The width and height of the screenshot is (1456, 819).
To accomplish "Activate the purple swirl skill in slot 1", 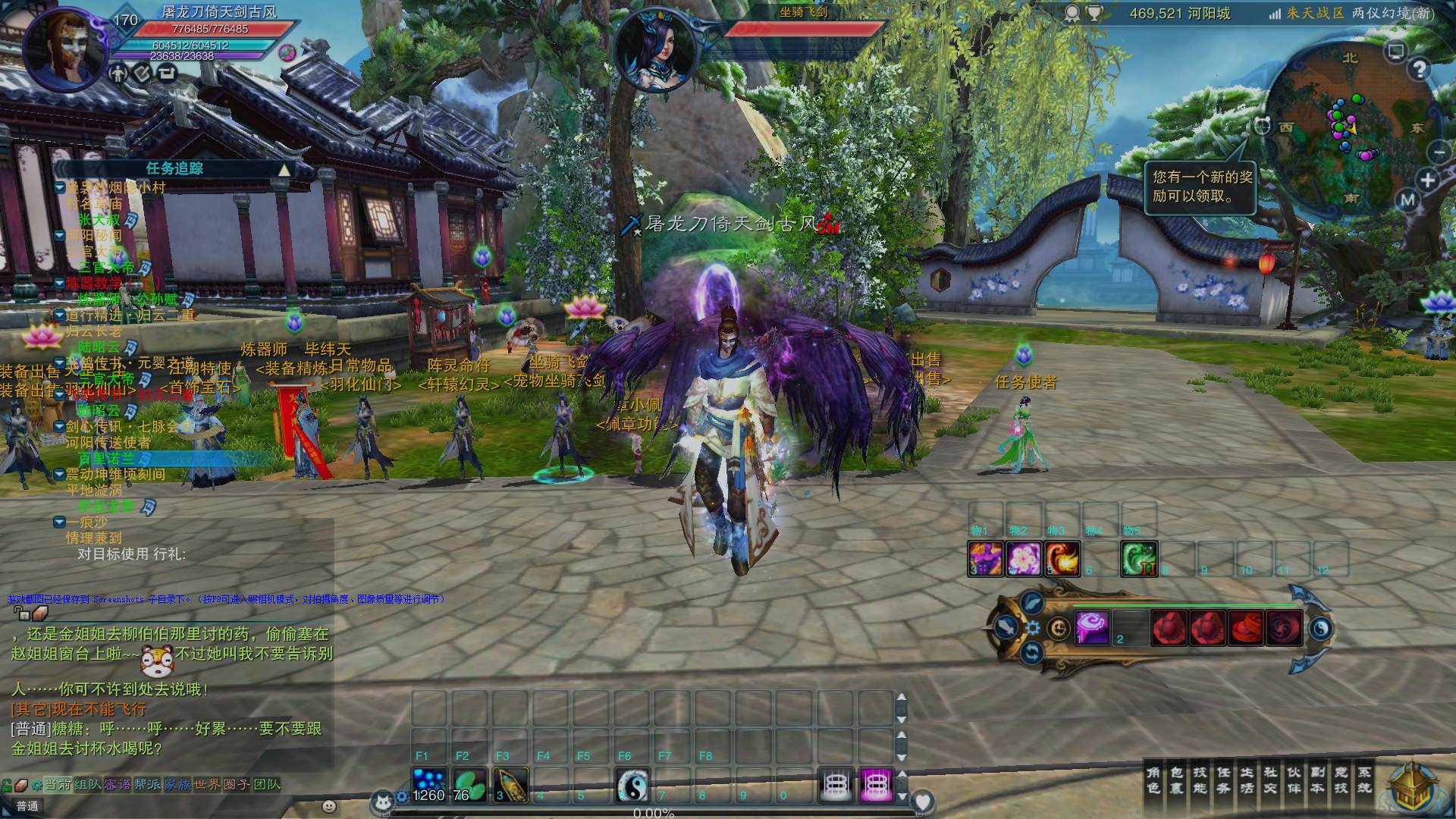I will point(1092,628).
